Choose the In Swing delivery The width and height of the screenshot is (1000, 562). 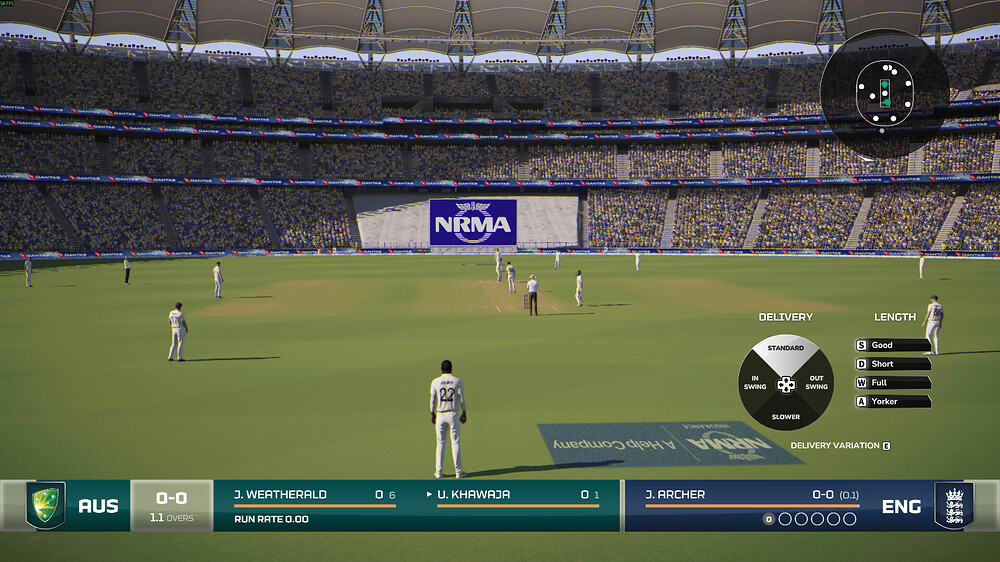(x=755, y=383)
